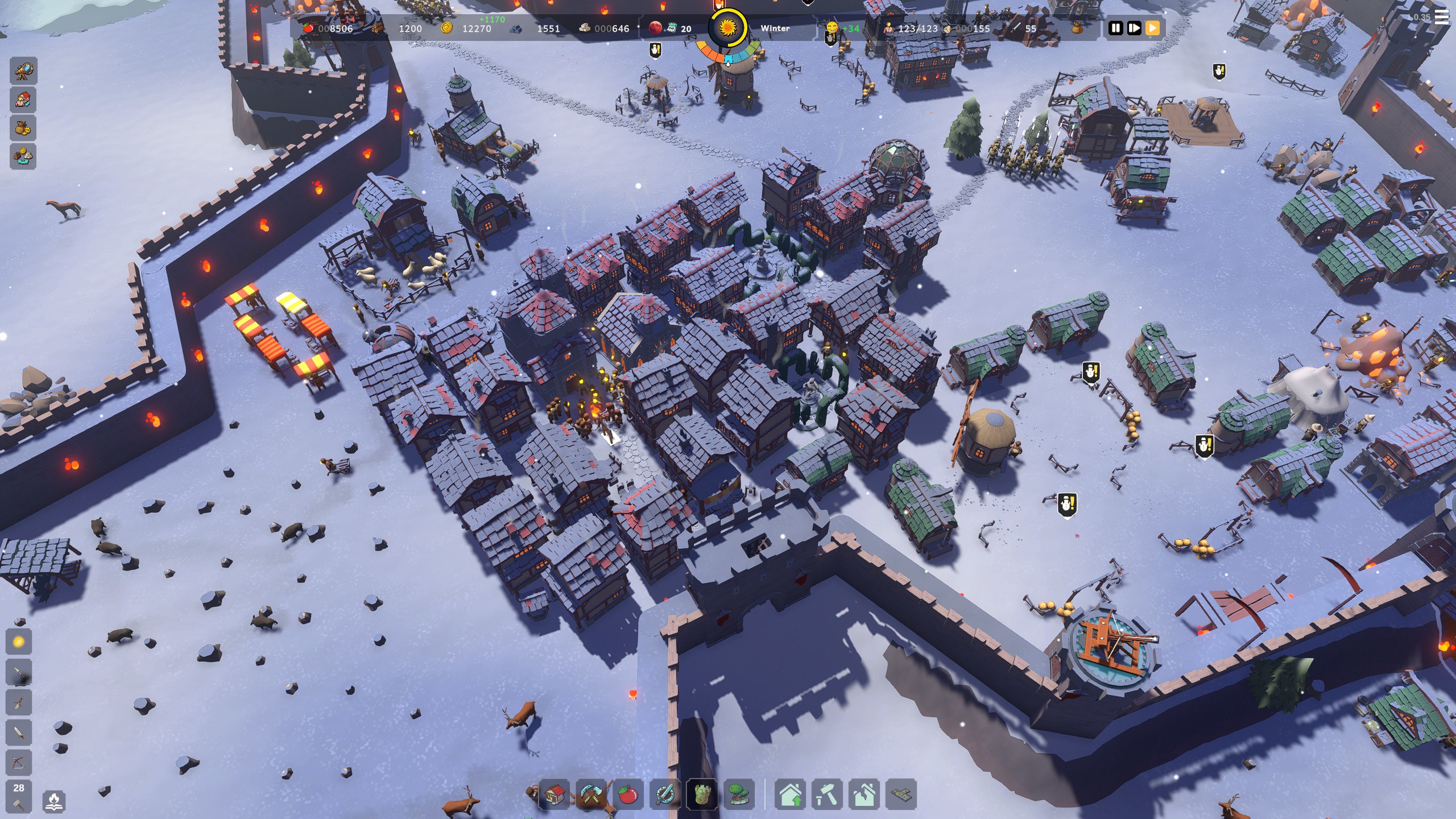1456x819 pixels.
Task: Click the house and villagers overview icon
Action: tap(23, 100)
